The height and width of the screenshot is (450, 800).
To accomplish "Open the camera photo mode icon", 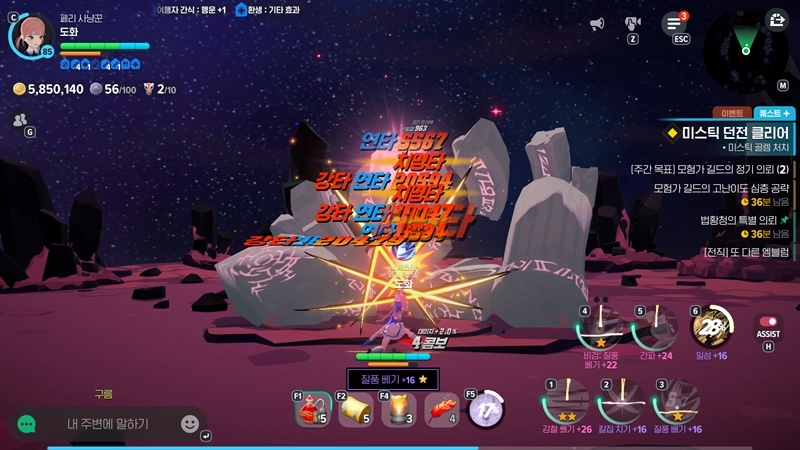I will pyautogui.click(x=632, y=23).
